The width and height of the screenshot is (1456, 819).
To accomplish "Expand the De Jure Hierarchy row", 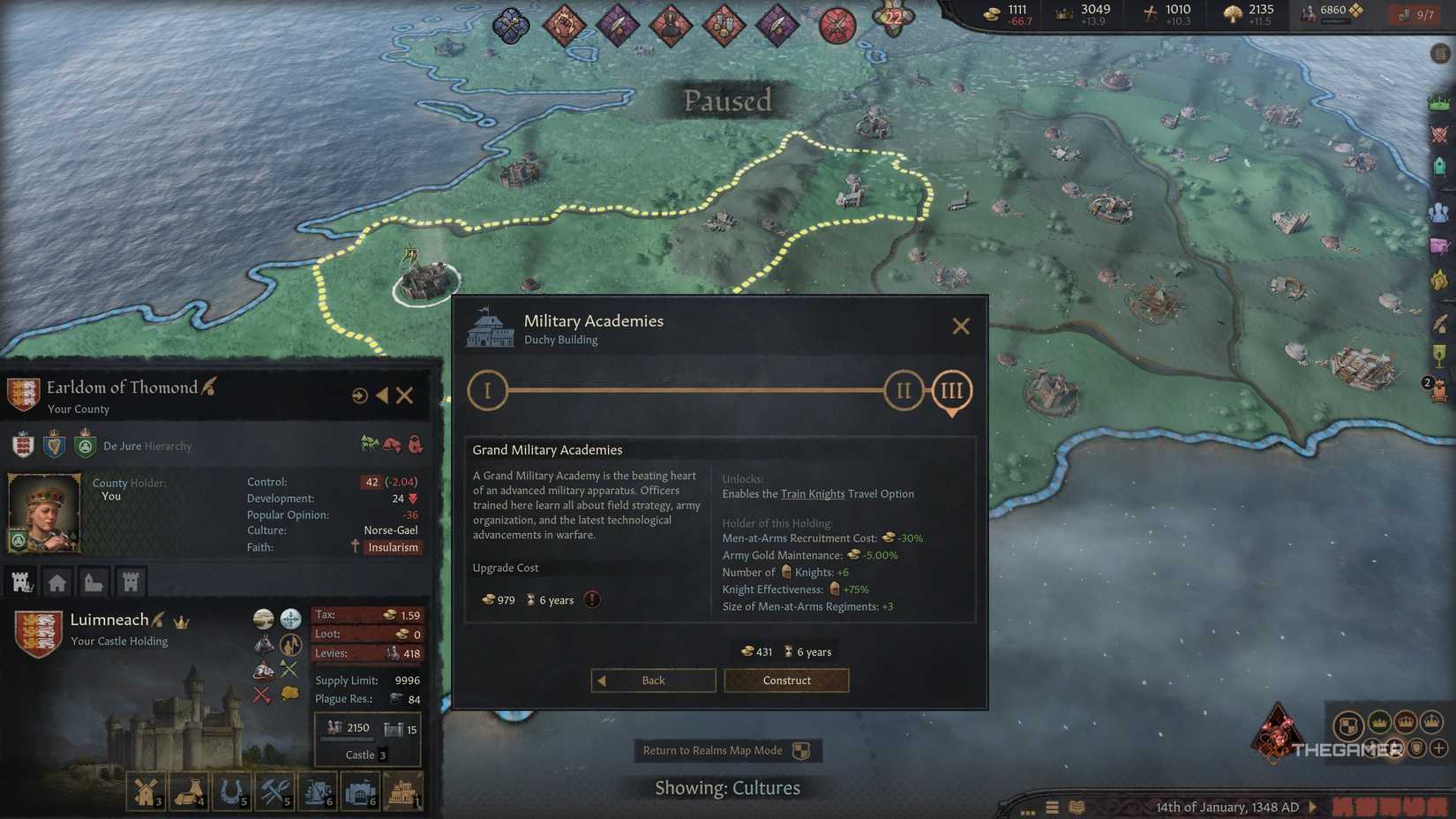I will 147,446.
